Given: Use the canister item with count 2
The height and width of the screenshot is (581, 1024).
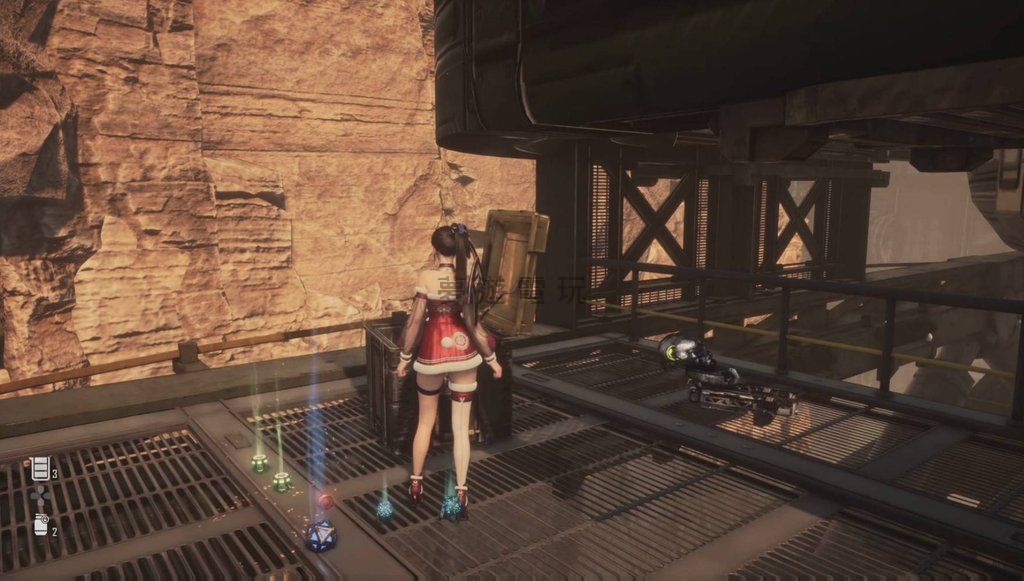Looking at the screenshot, I should pyautogui.click(x=41, y=525).
